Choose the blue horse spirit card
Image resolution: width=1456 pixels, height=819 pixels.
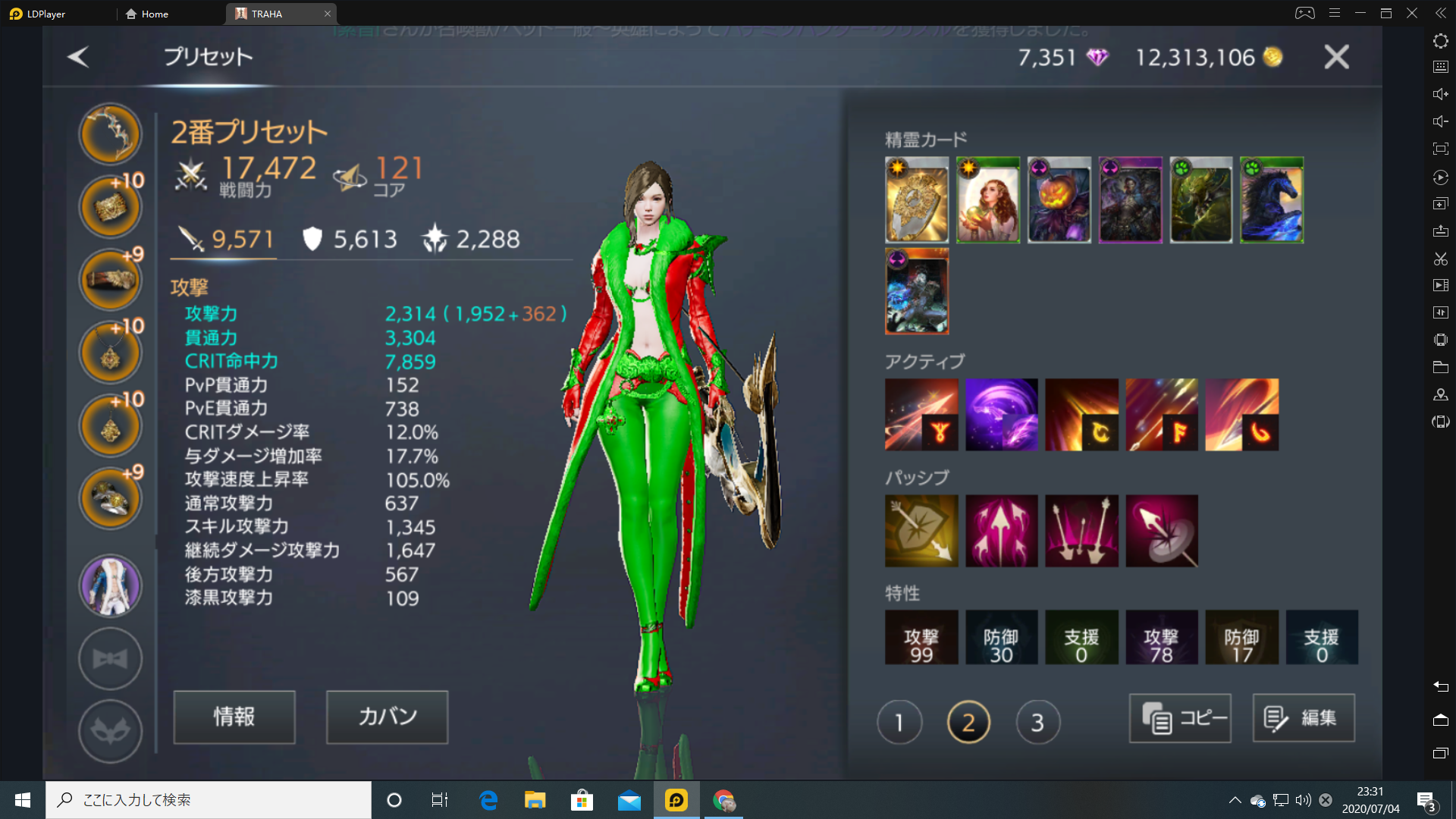click(x=1272, y=200)
